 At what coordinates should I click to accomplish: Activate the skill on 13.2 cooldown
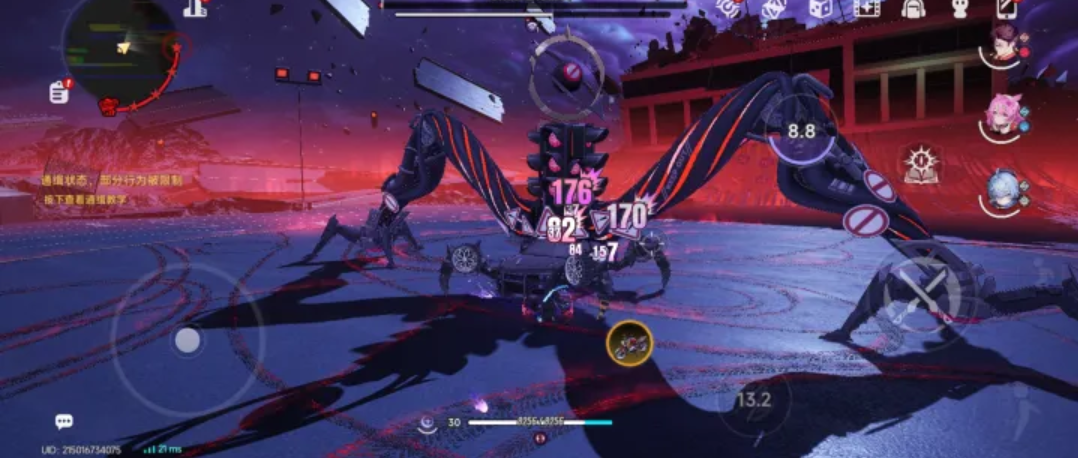pos(753,402)
